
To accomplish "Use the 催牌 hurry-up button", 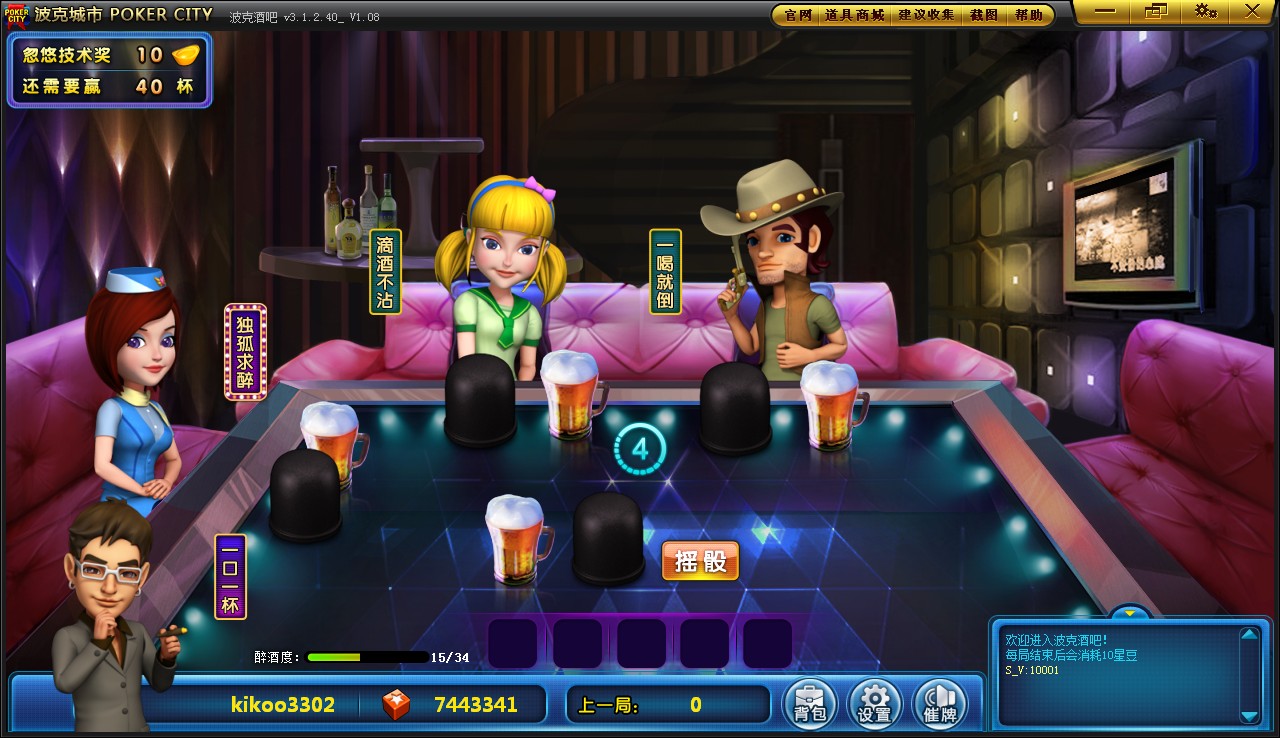I will [940, 704].
